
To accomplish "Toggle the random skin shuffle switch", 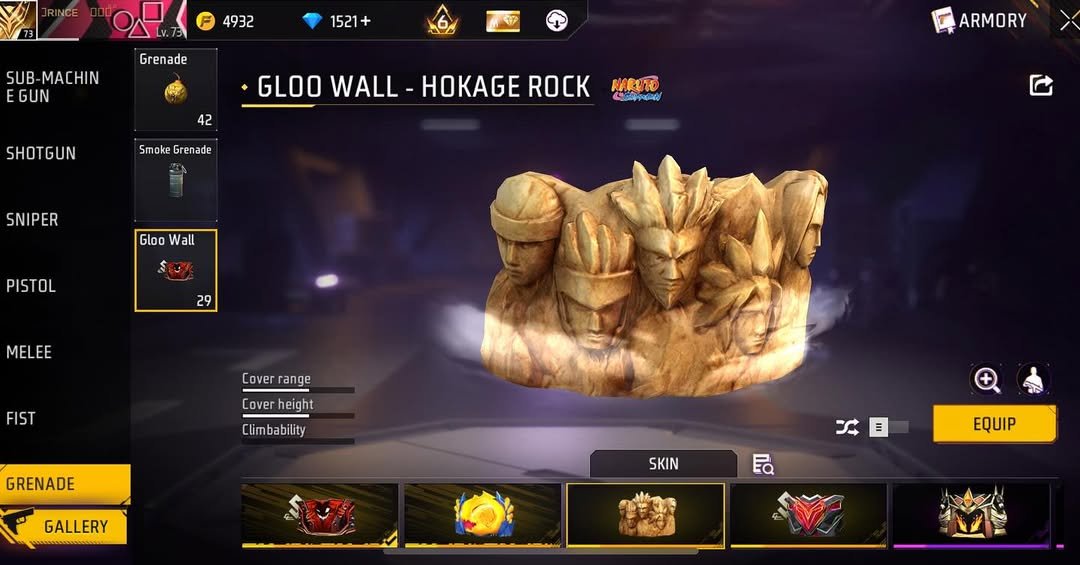I will tap(886, 428).
